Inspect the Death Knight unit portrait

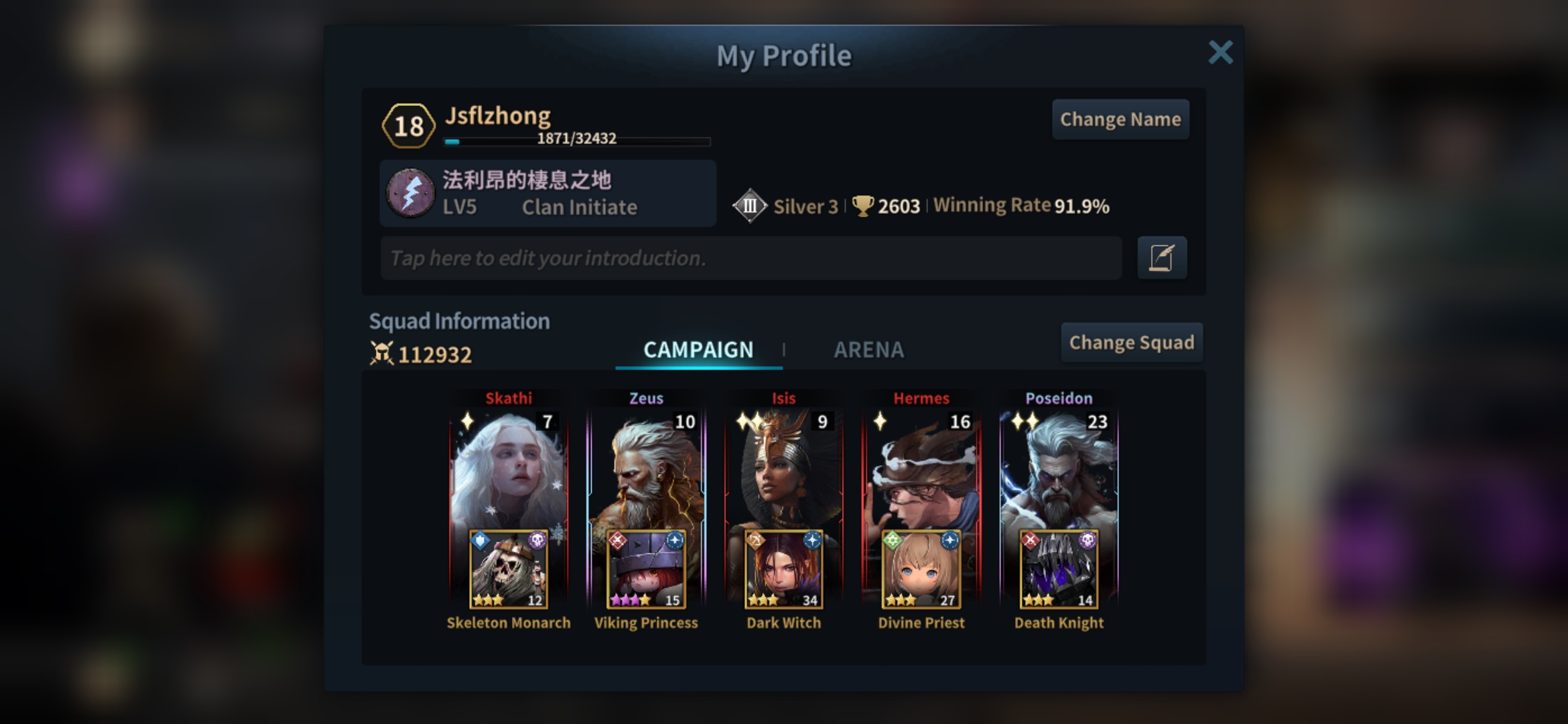point(1059,570)
